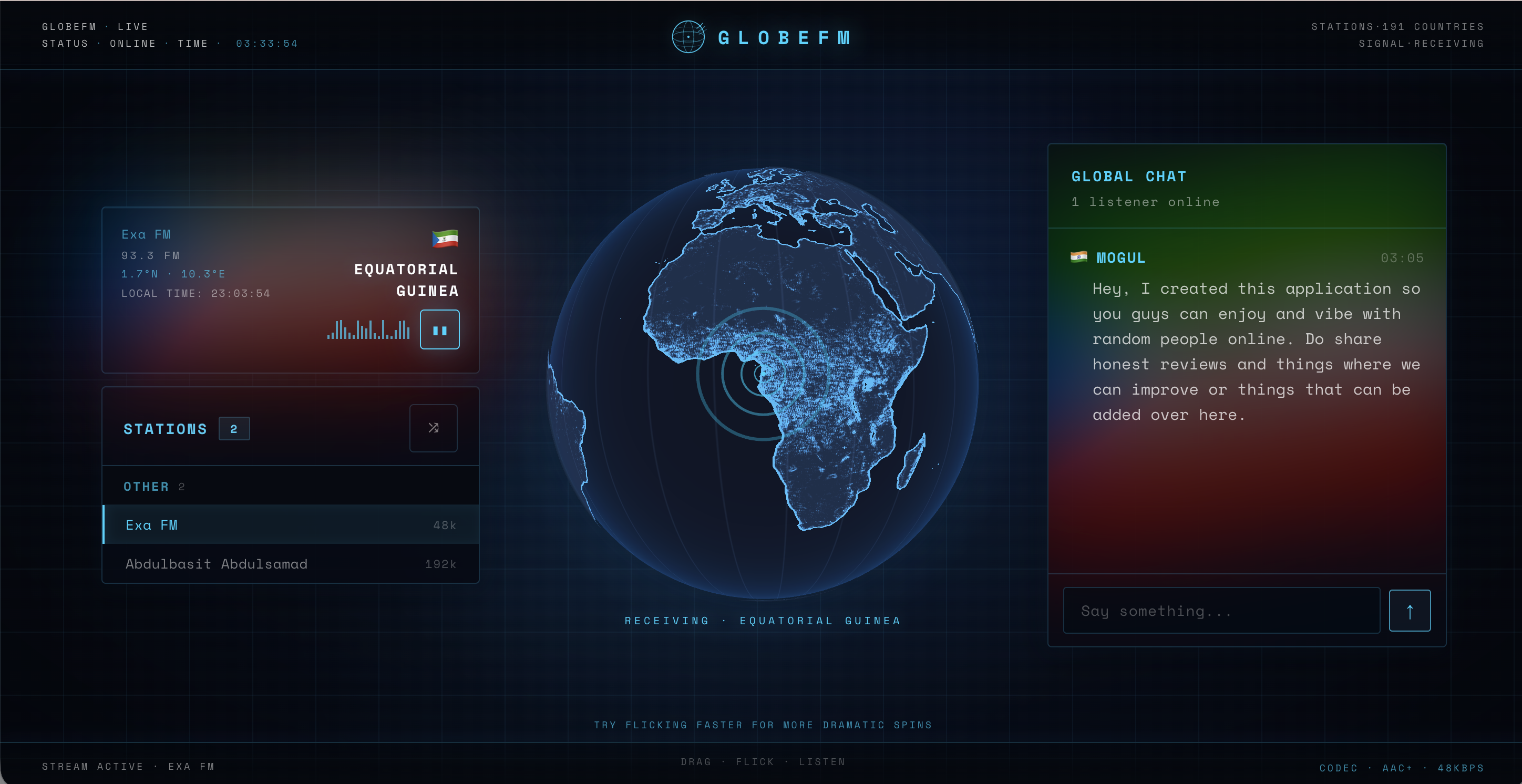The image size is (1522, 784).
Task: Click the Equatorial Guinea flag icon
Action: (x=445, y=239)
